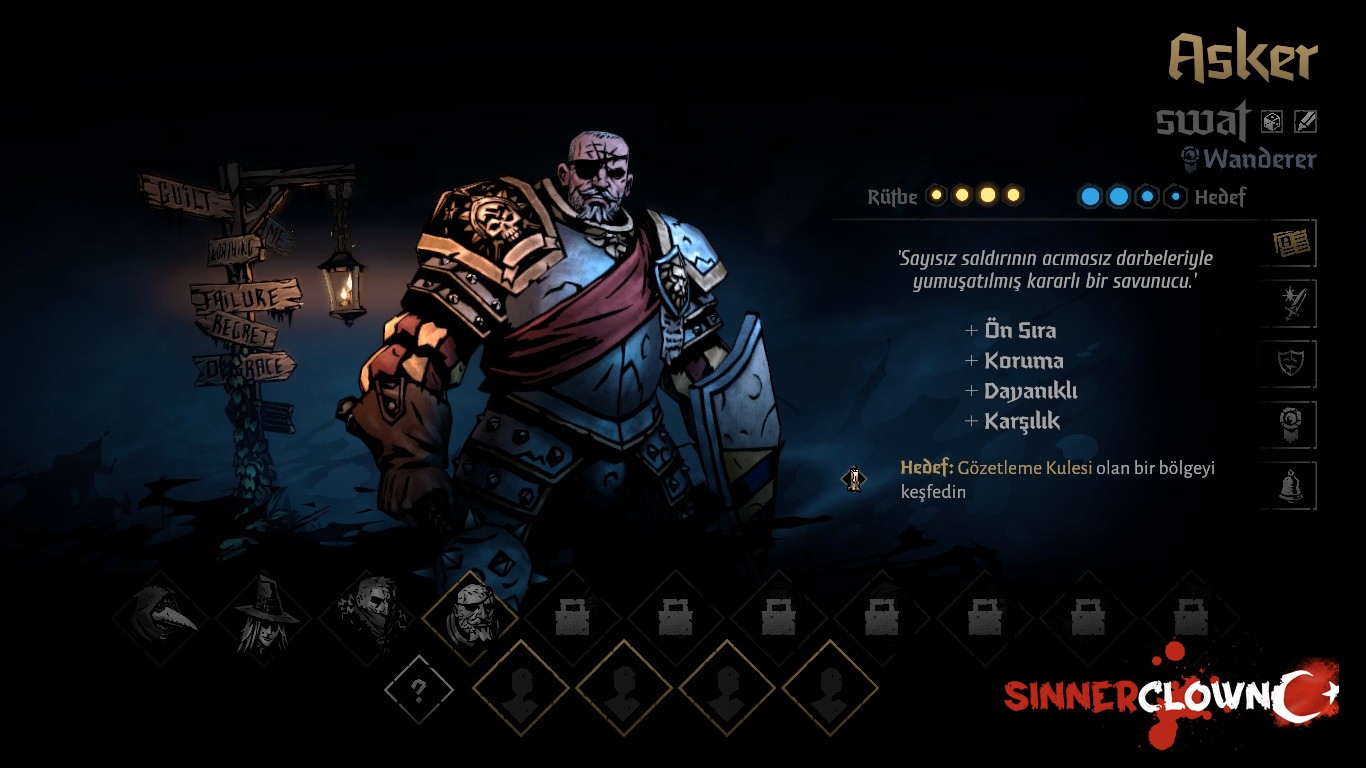Open the ID card overview tab
Screen dimensions: 1366x768
(1291, 243)
